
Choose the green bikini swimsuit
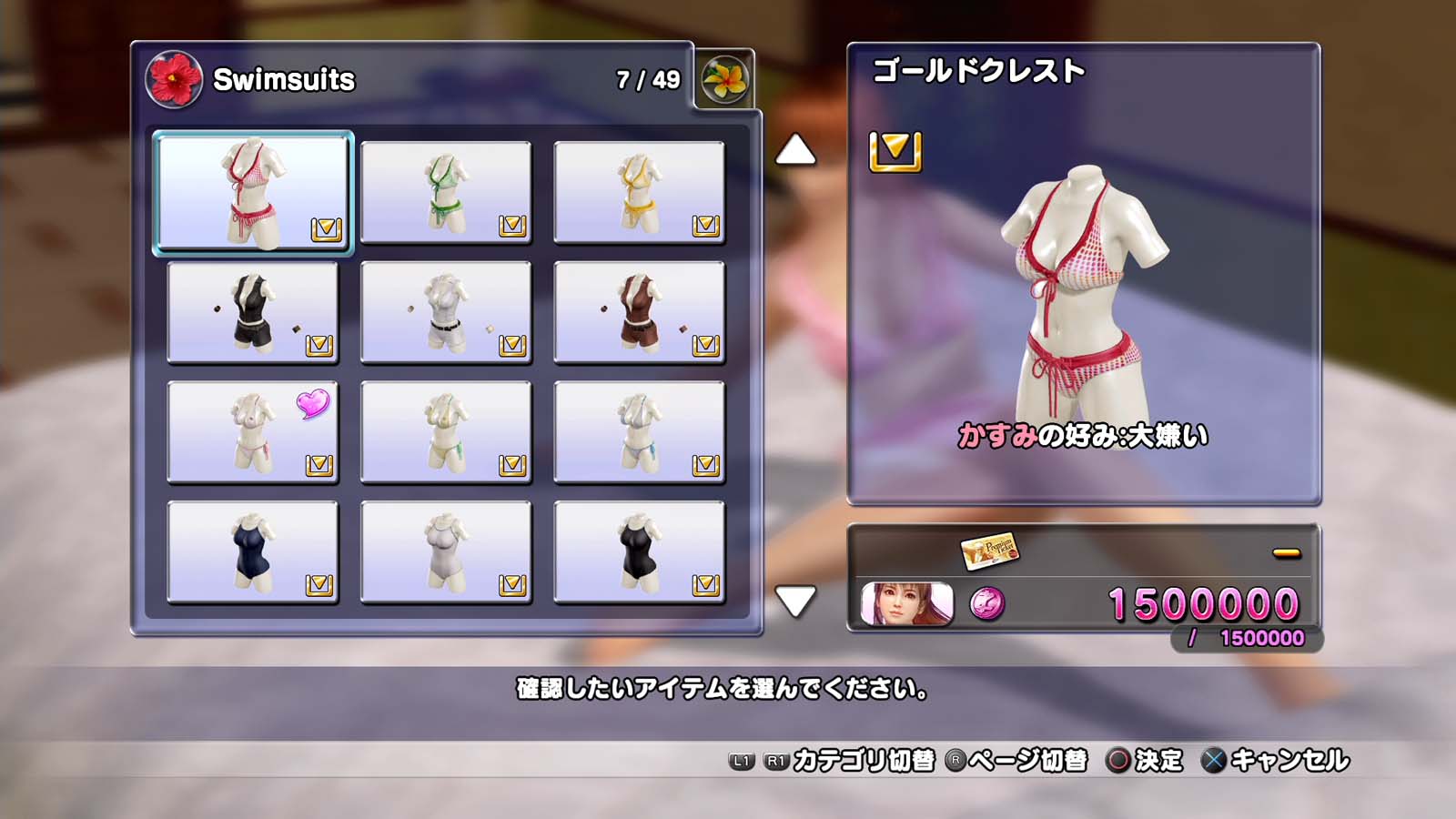[x=446, y=192]
